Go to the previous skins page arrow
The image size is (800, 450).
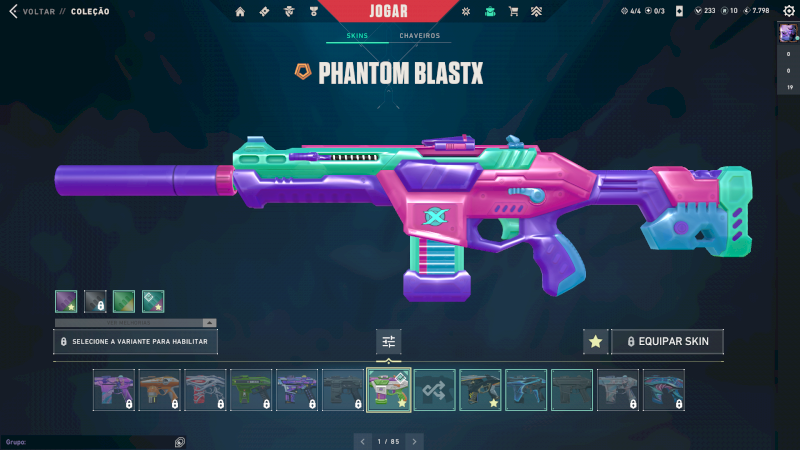(362, 441)
